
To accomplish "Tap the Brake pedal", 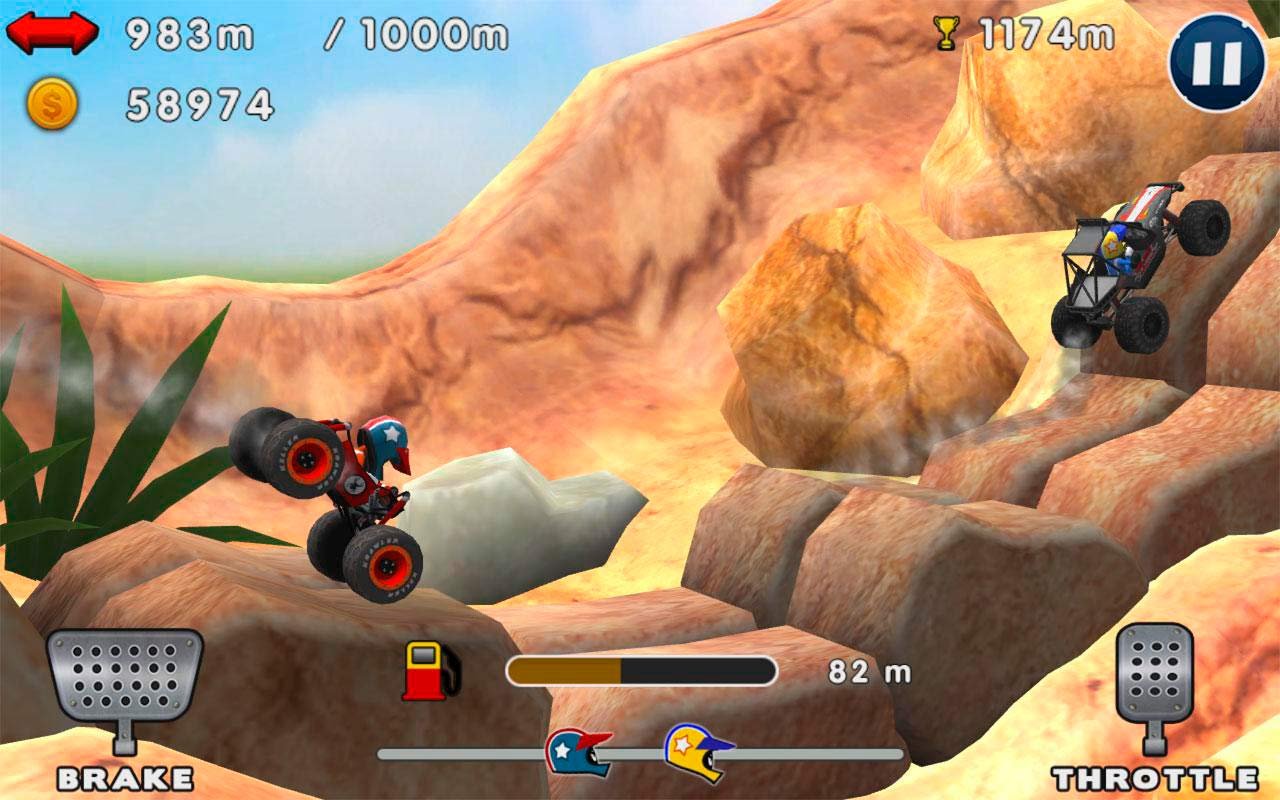I will tap(124, 676).
